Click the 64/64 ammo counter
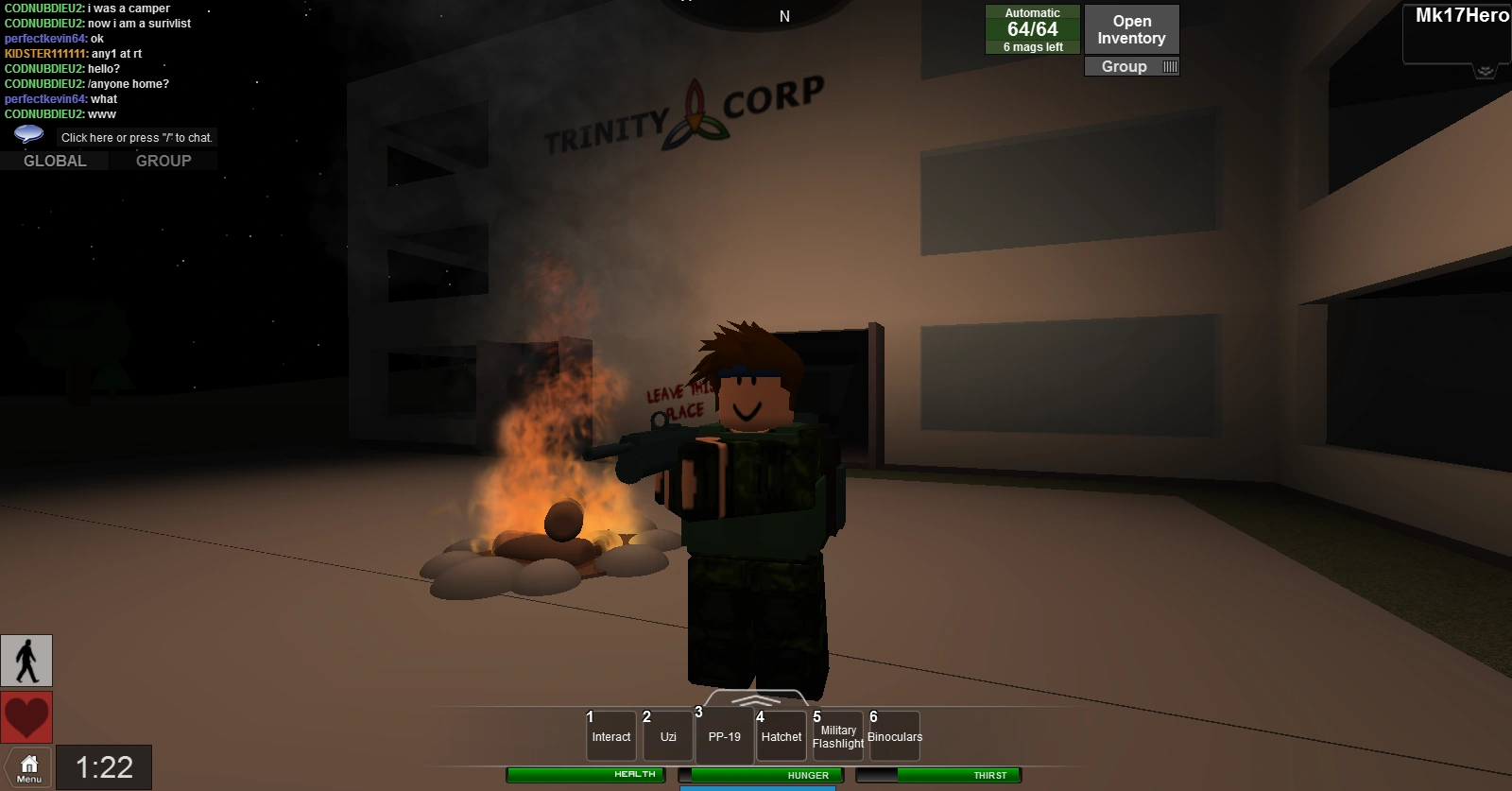 pos(1031,28)
